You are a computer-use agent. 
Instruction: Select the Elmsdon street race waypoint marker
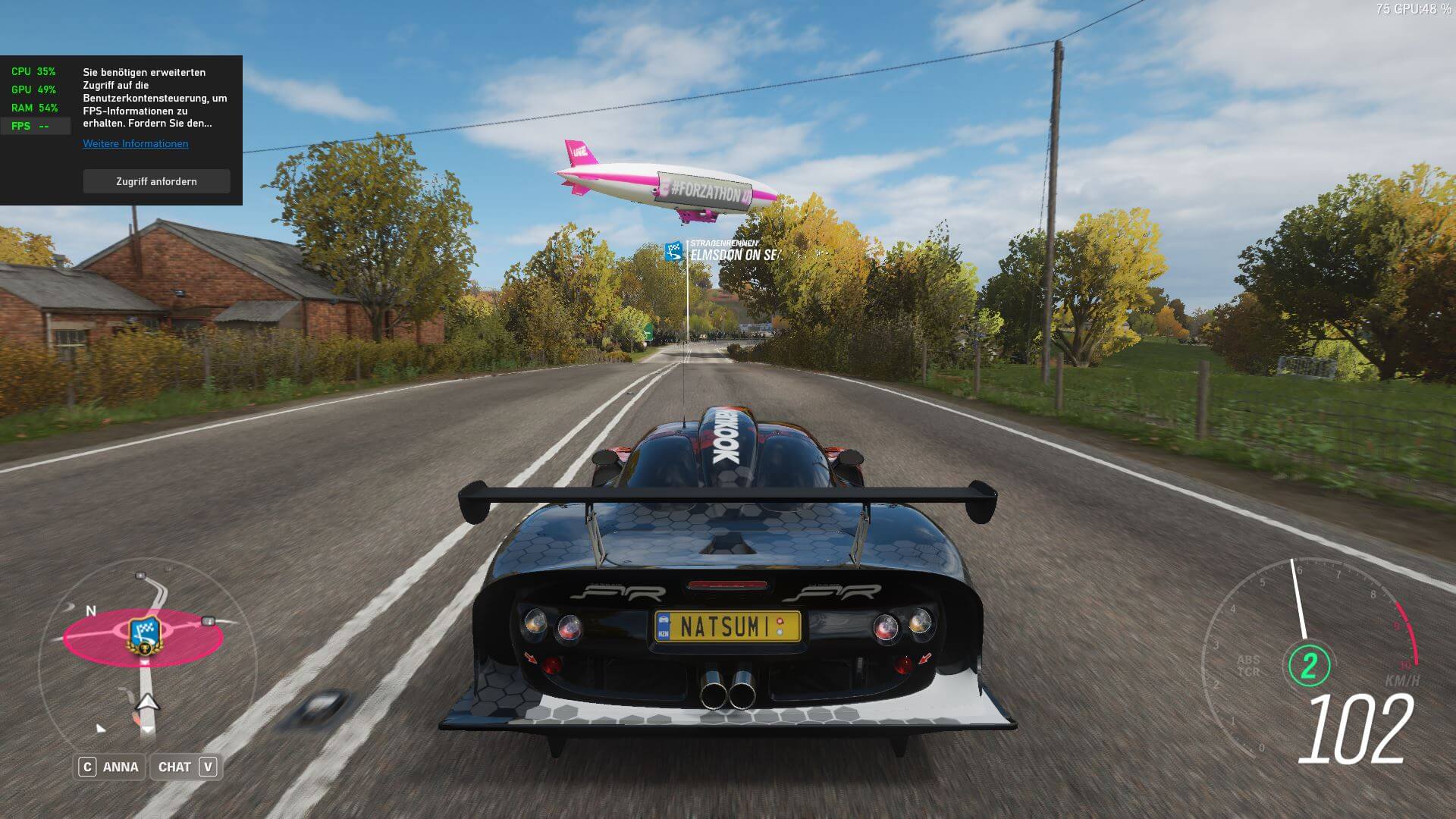[x=673, y=252]
